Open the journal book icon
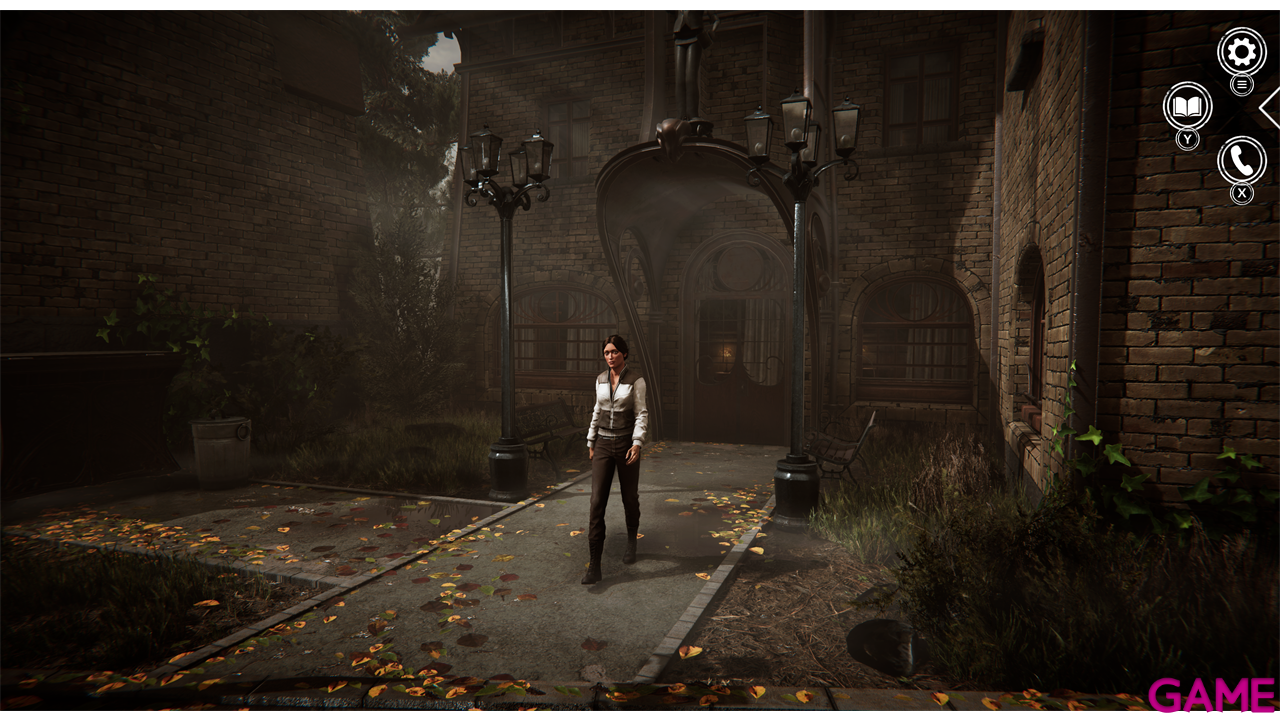Viewport: 1280px width, 719px height. [1187, 106]
